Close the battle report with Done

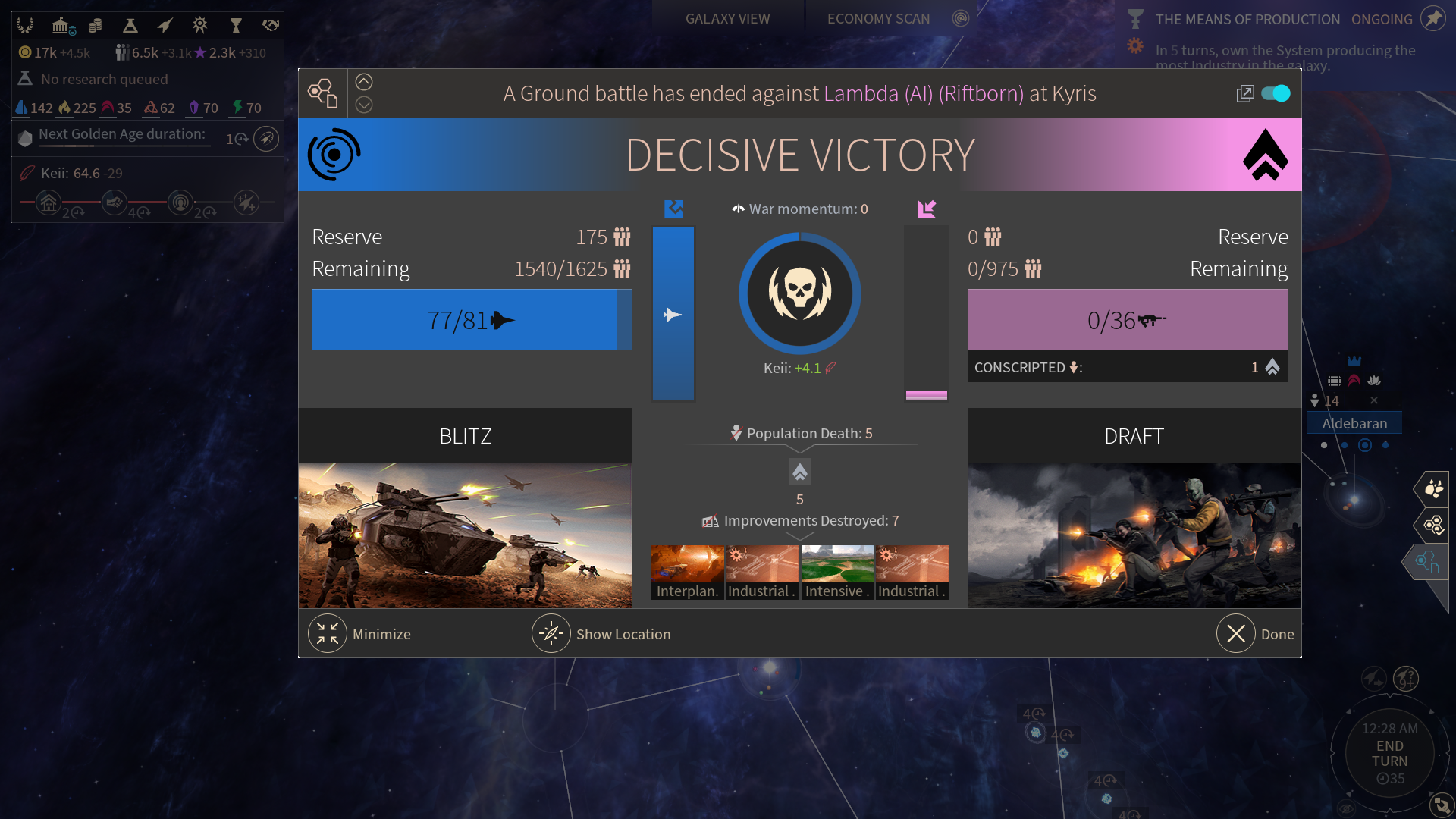(1236, 634)
